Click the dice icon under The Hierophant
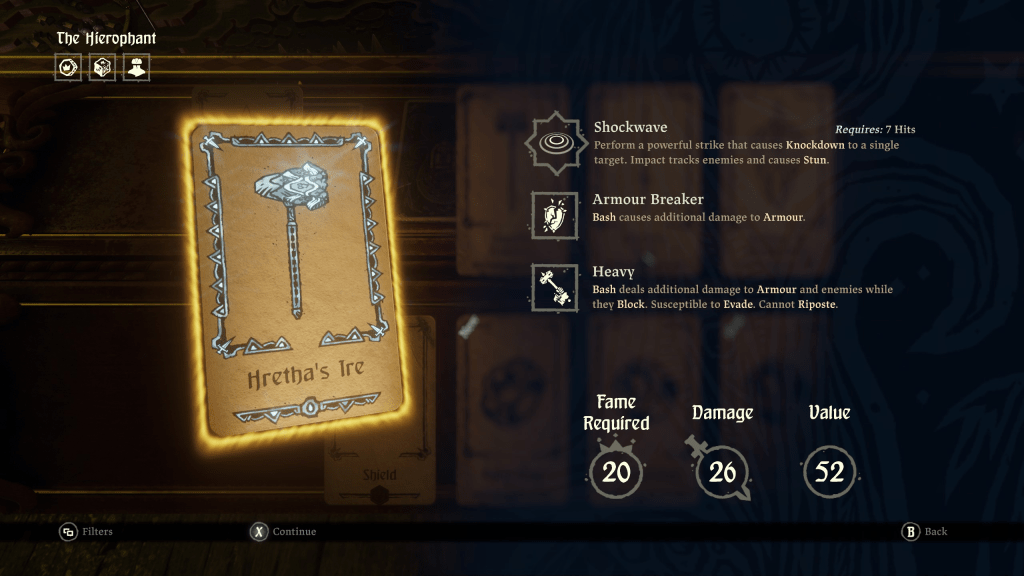This screenshot has height=576, width=1024. 102,68
